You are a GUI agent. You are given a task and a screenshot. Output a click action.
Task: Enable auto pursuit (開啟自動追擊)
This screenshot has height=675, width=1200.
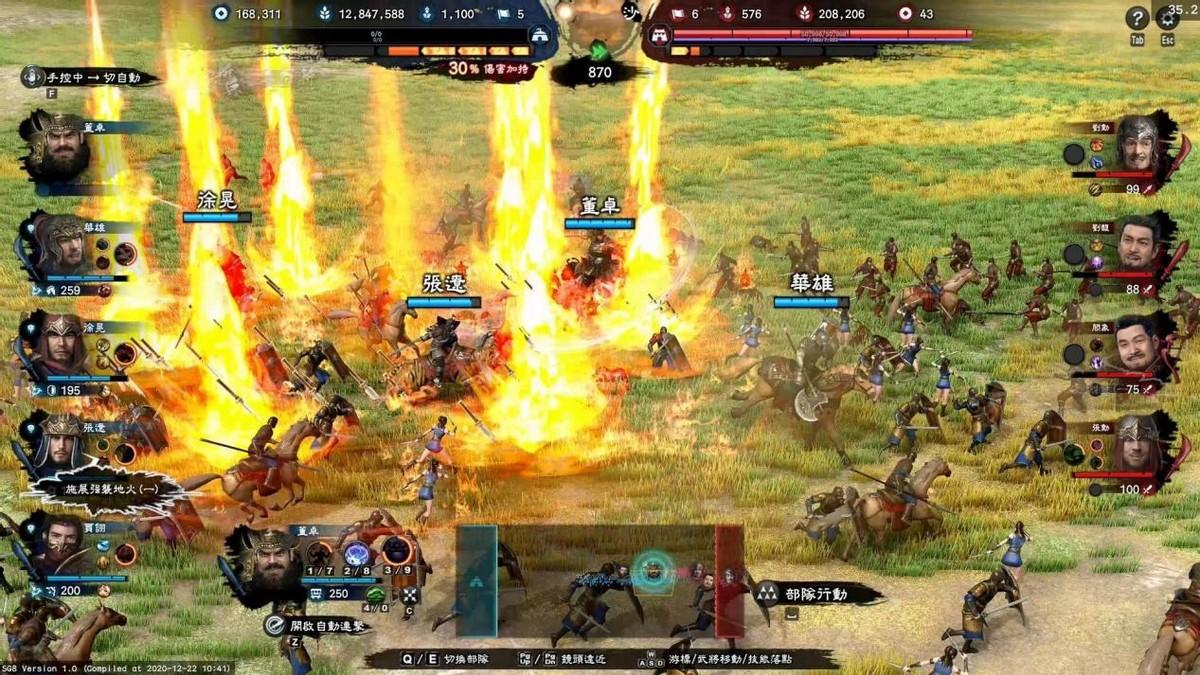coord(312,625)
